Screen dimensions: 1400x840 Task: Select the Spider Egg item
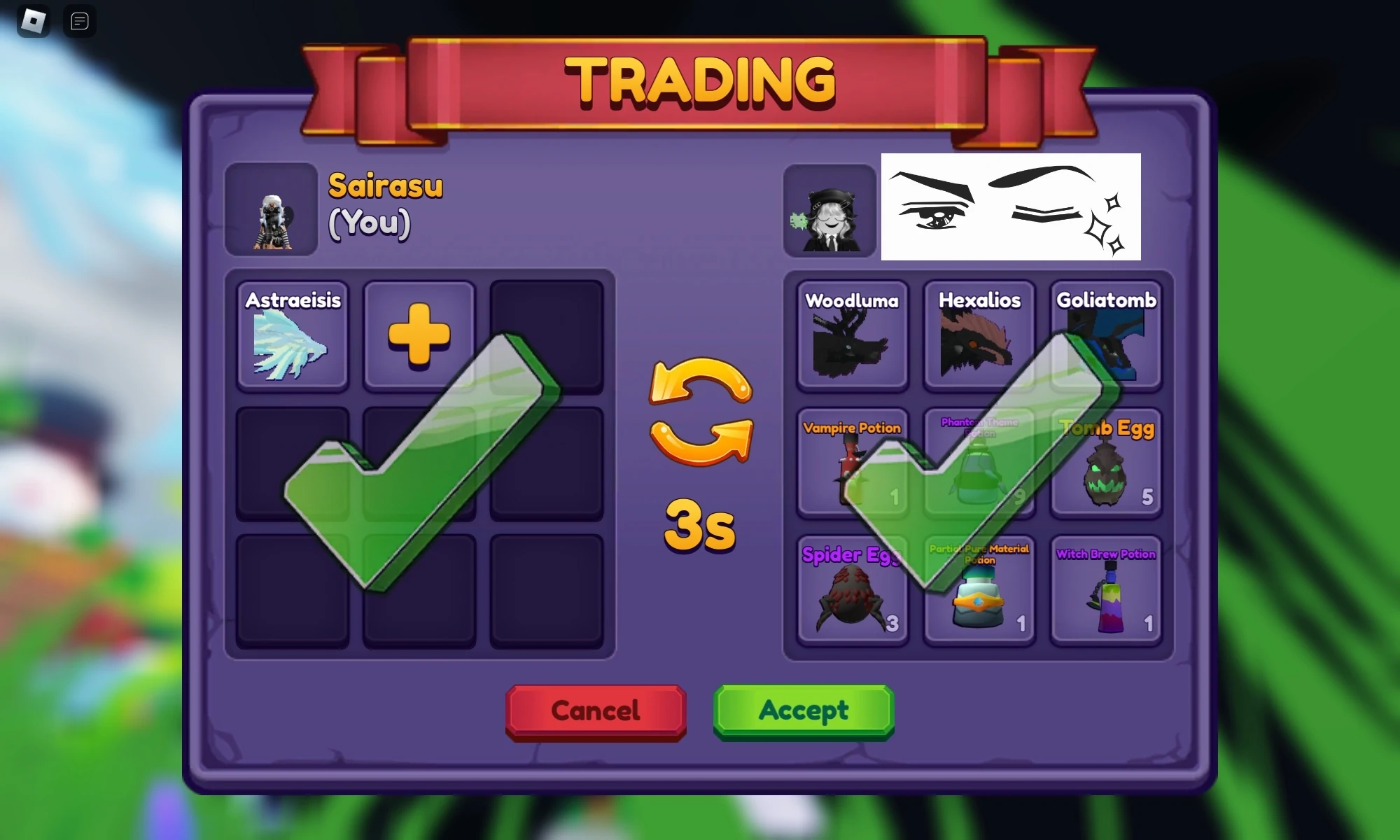pyautogui.click(x=852, y=589)
